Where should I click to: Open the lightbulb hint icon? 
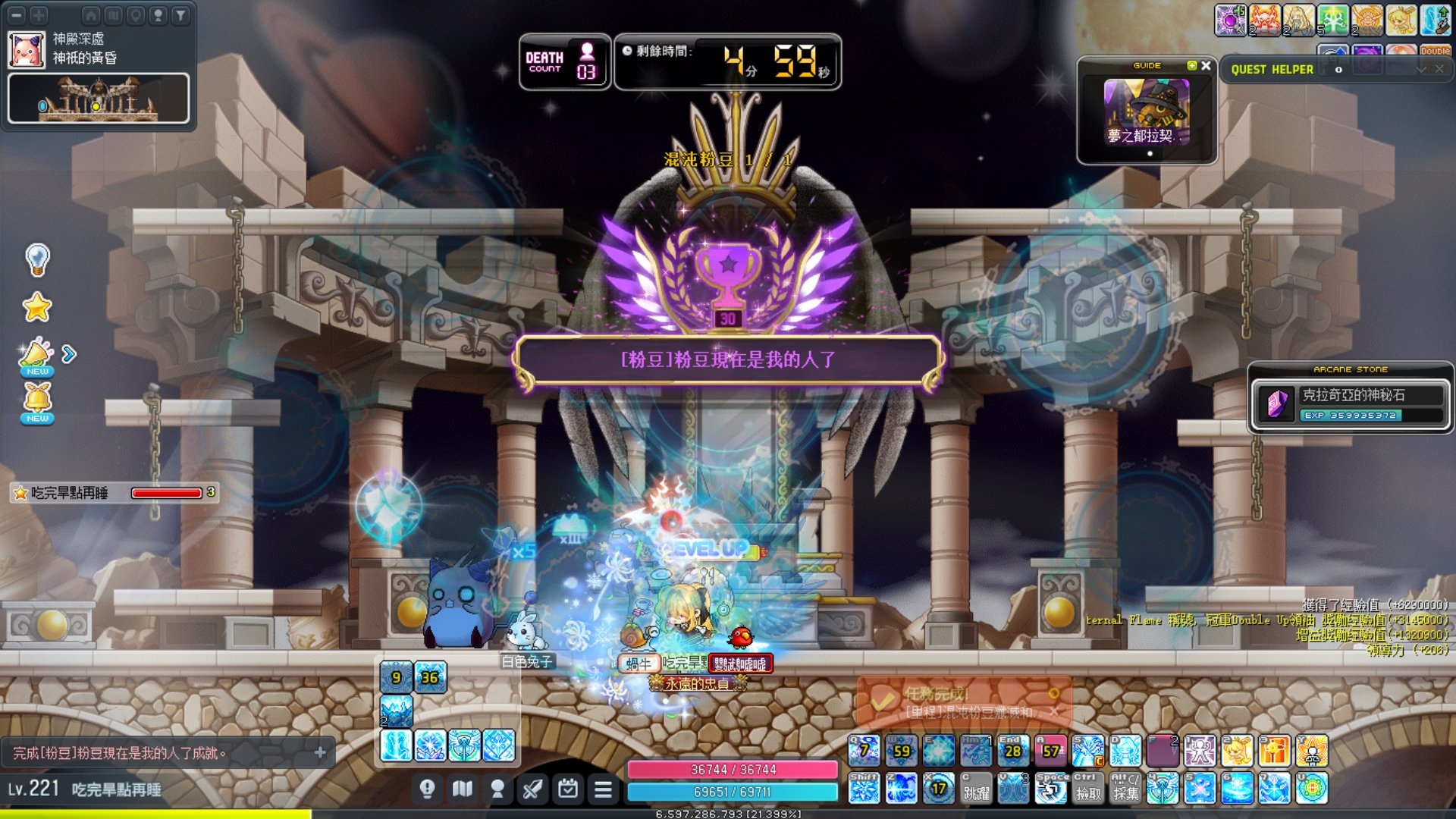pyautogui.click(x=37, y=259)
